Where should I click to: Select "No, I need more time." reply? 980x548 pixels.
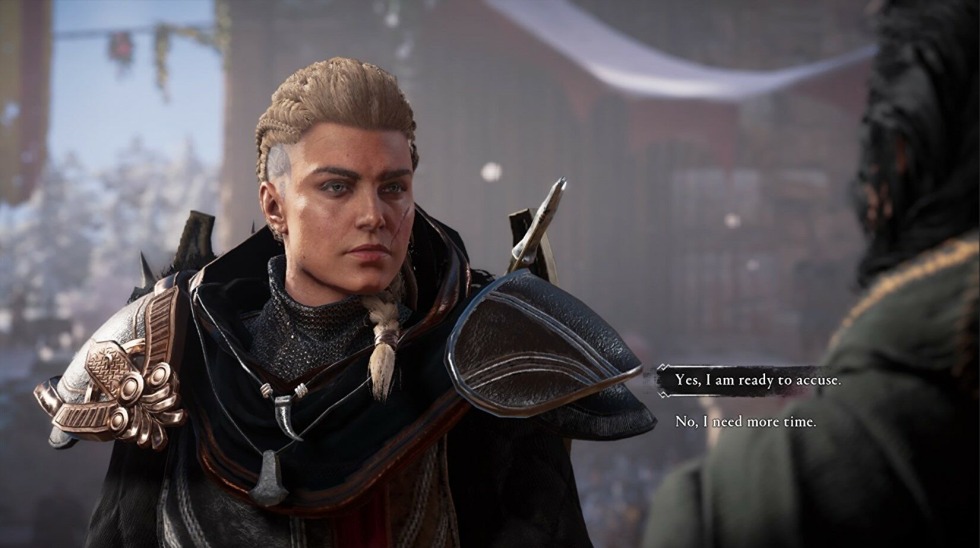pyautogui.click(x=745, y=422)
